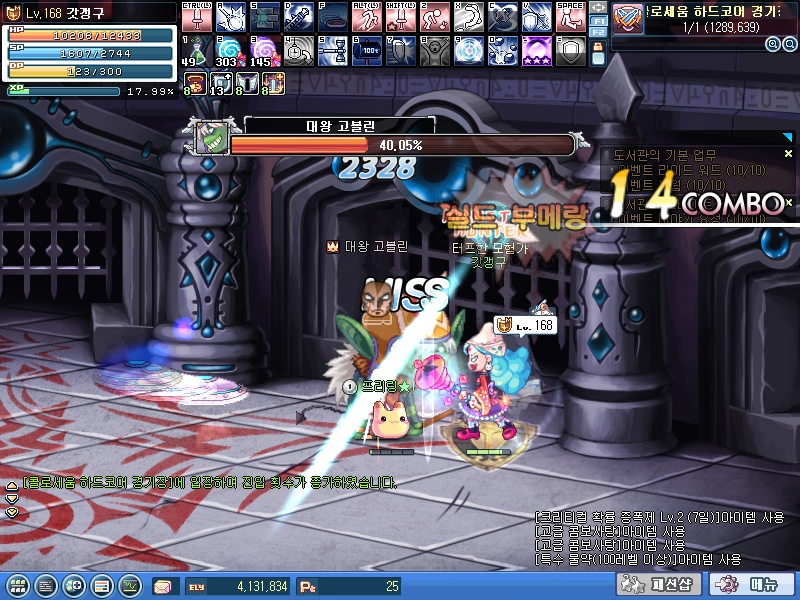This screenshot has height=600, width=800.
Task: Activate the purple three-star skill icon
Action: pos(536,49)
